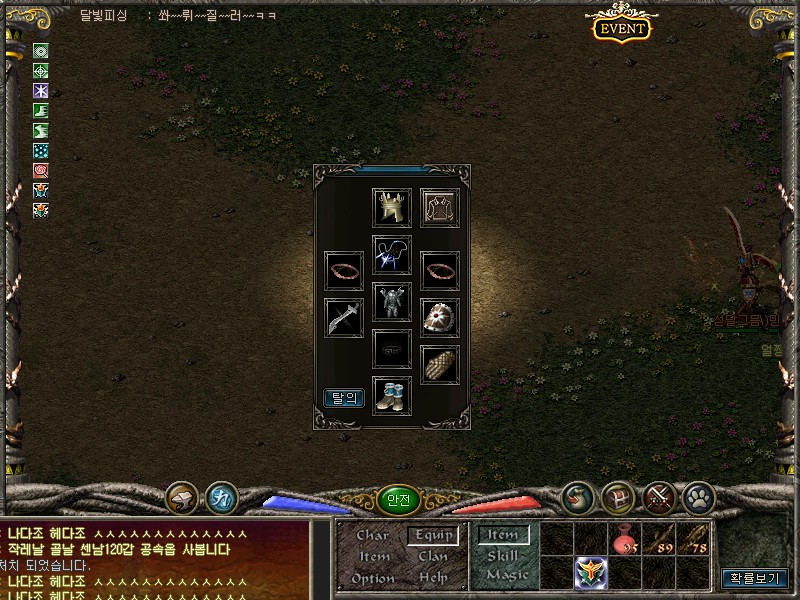Select the jacket outline equipment slot
Image resolution: width=800 pixels, height=600 pixels.
coord(440,207)
